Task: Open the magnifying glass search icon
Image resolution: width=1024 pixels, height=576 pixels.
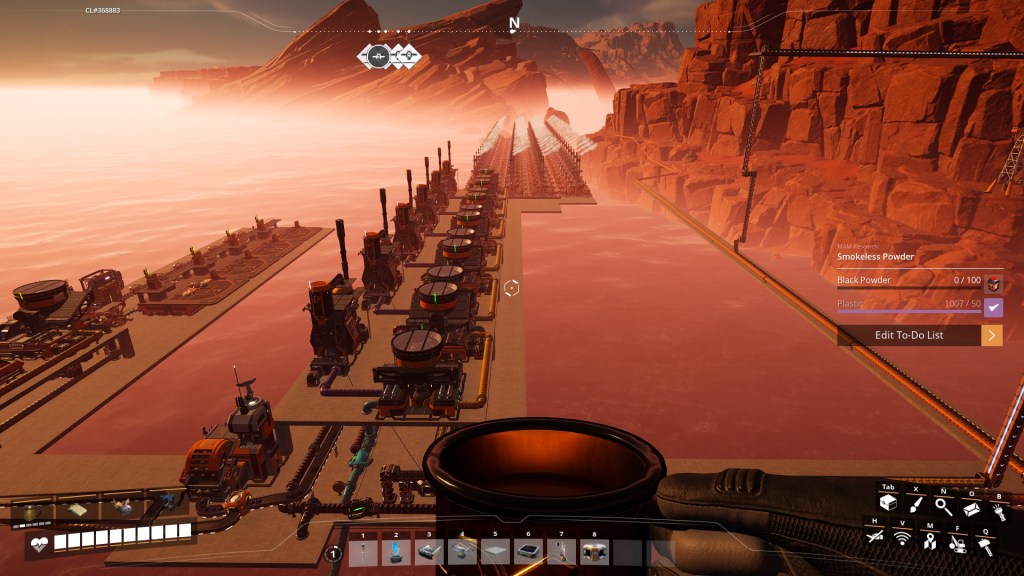Action: (942, 507)
